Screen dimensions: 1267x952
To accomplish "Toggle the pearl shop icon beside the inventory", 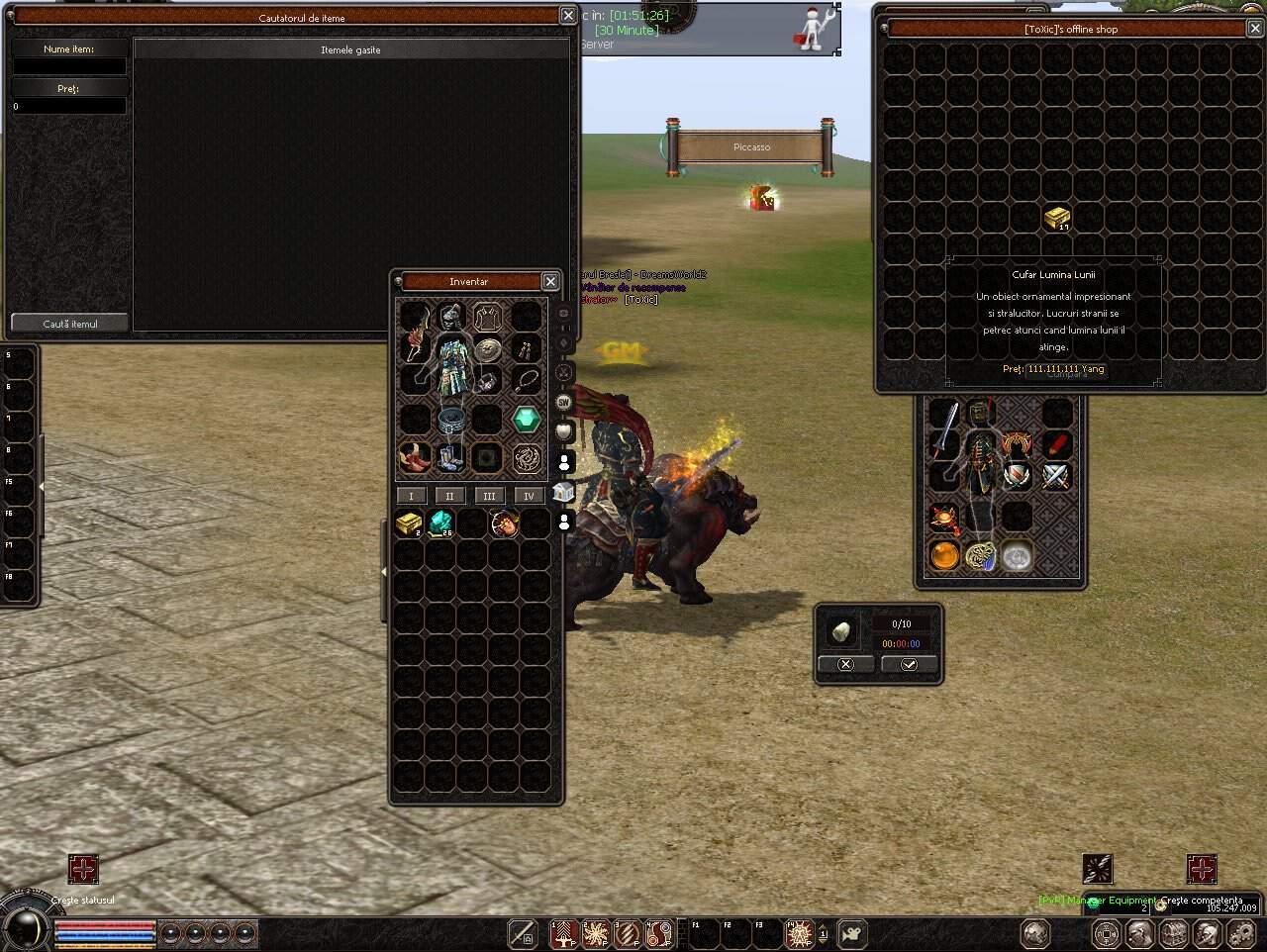I will point(562,429).
